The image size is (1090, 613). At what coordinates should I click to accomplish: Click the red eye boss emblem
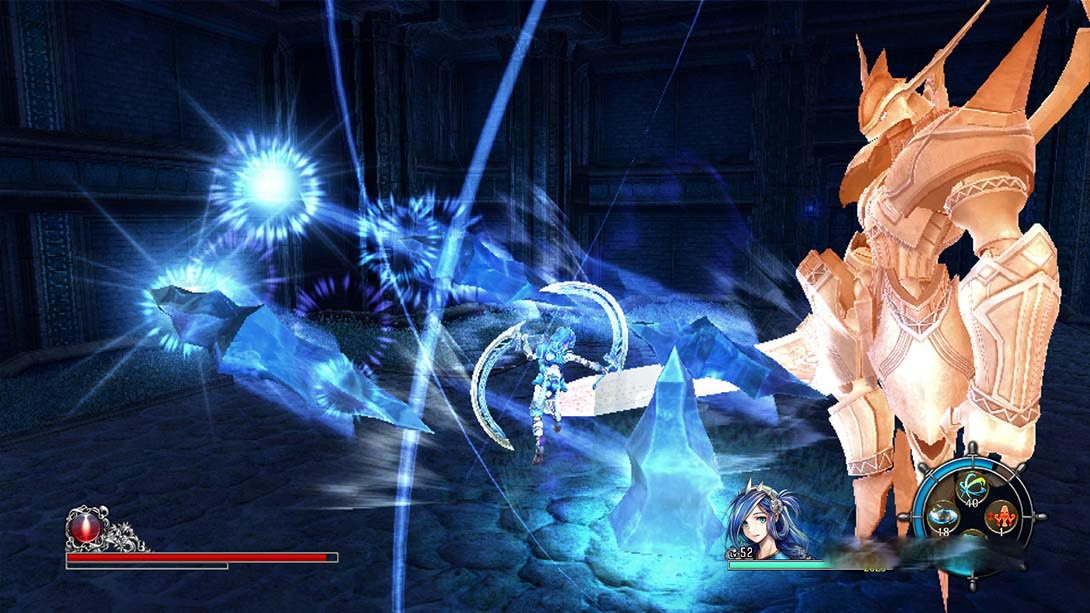pos(84,528)
